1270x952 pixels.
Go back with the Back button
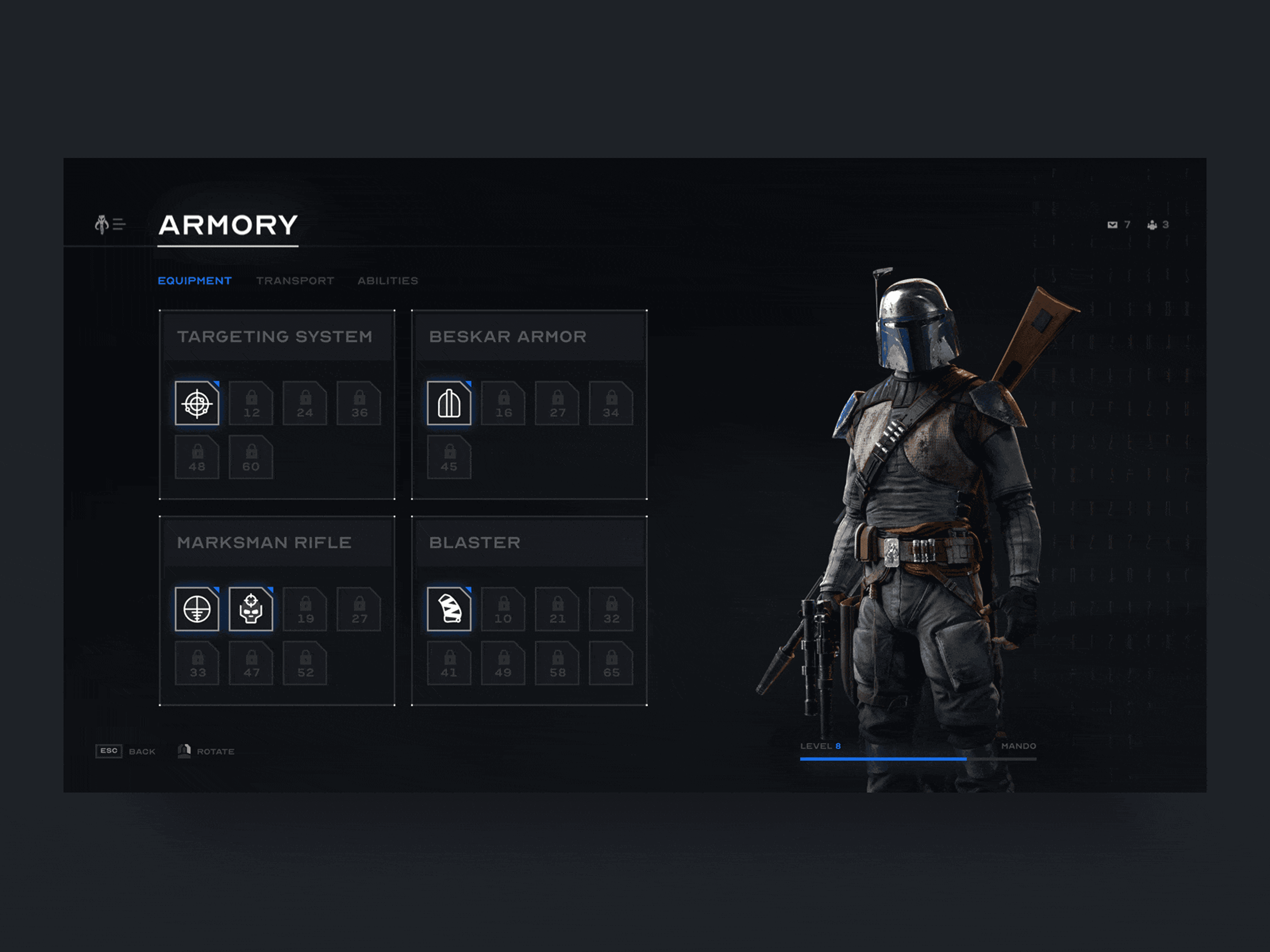[126, 751]
